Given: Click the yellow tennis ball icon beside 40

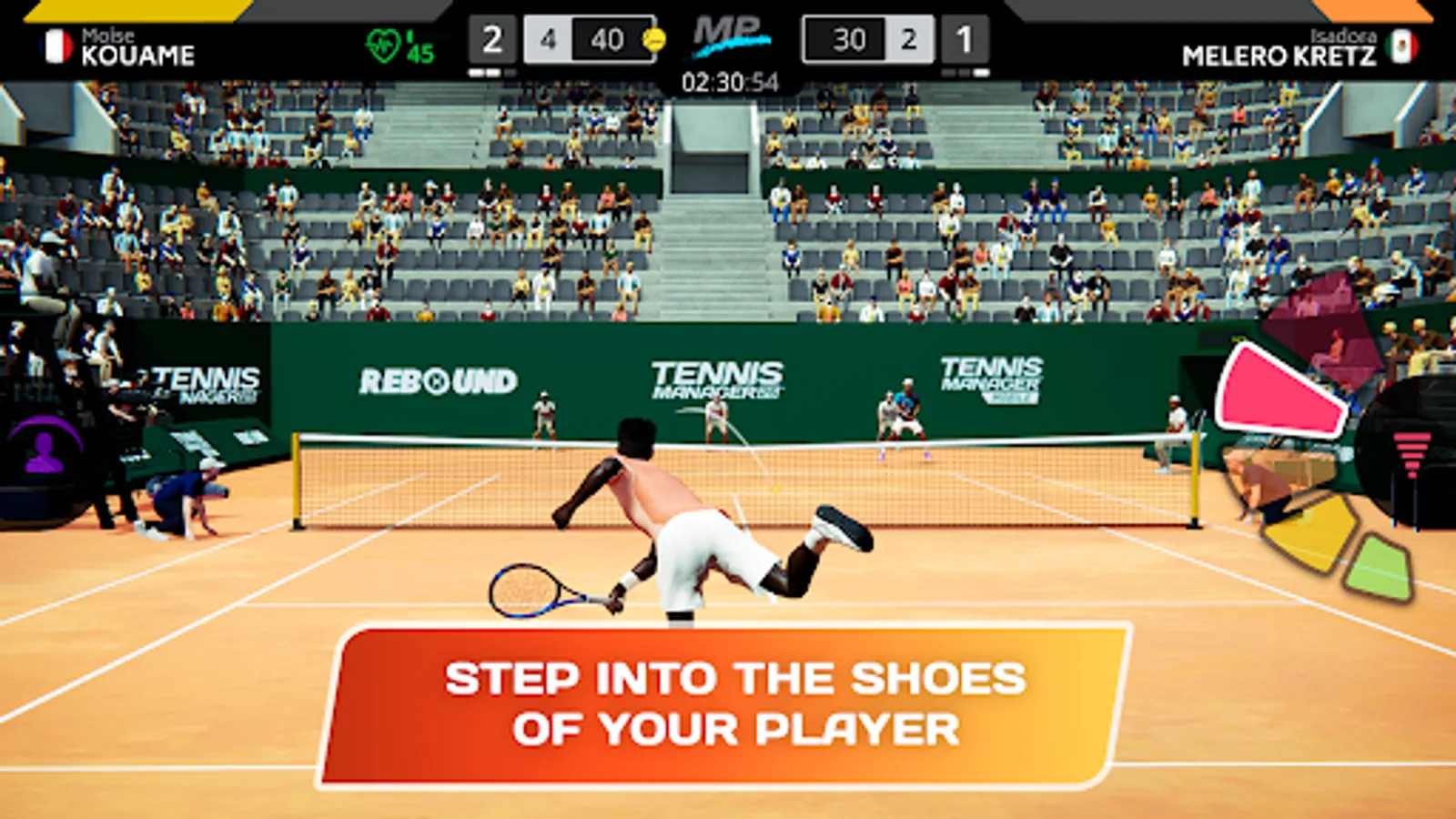Looking at the screenshot, I should click(x=653, y=40).
